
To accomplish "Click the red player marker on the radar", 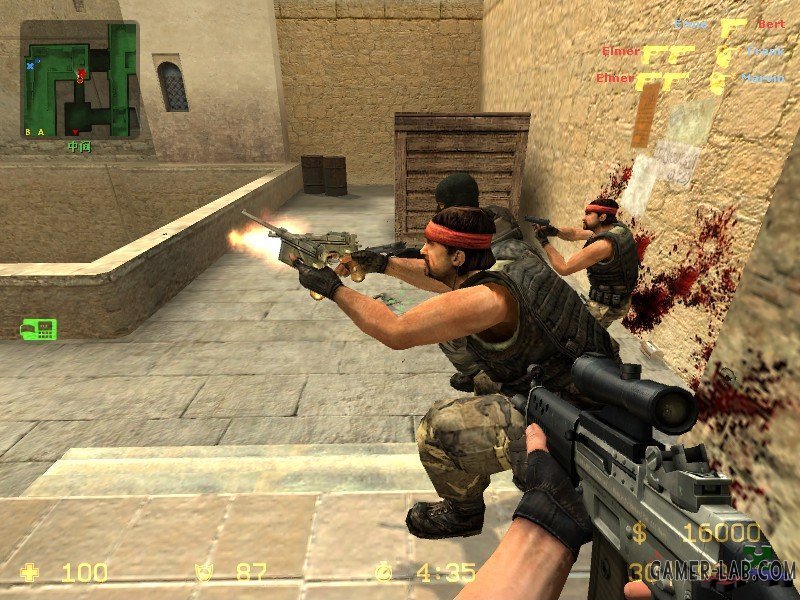I will point(81,75).
